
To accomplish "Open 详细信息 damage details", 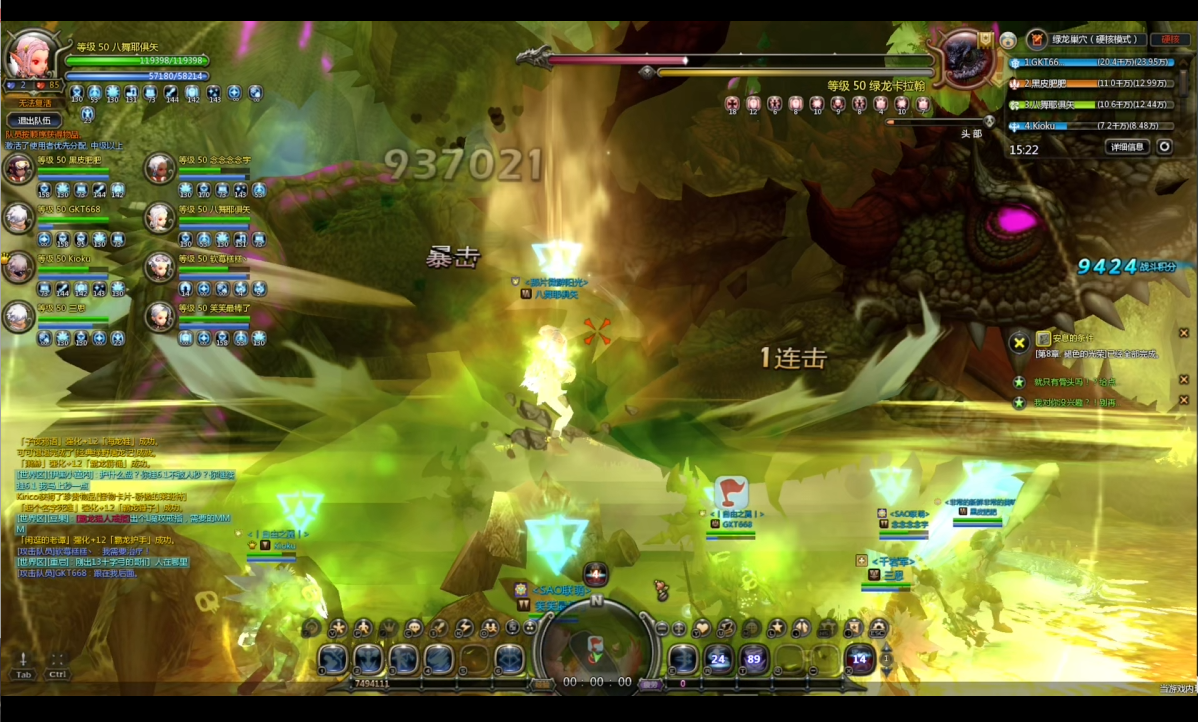I will pyautogui.click(x=1127, y=147).
